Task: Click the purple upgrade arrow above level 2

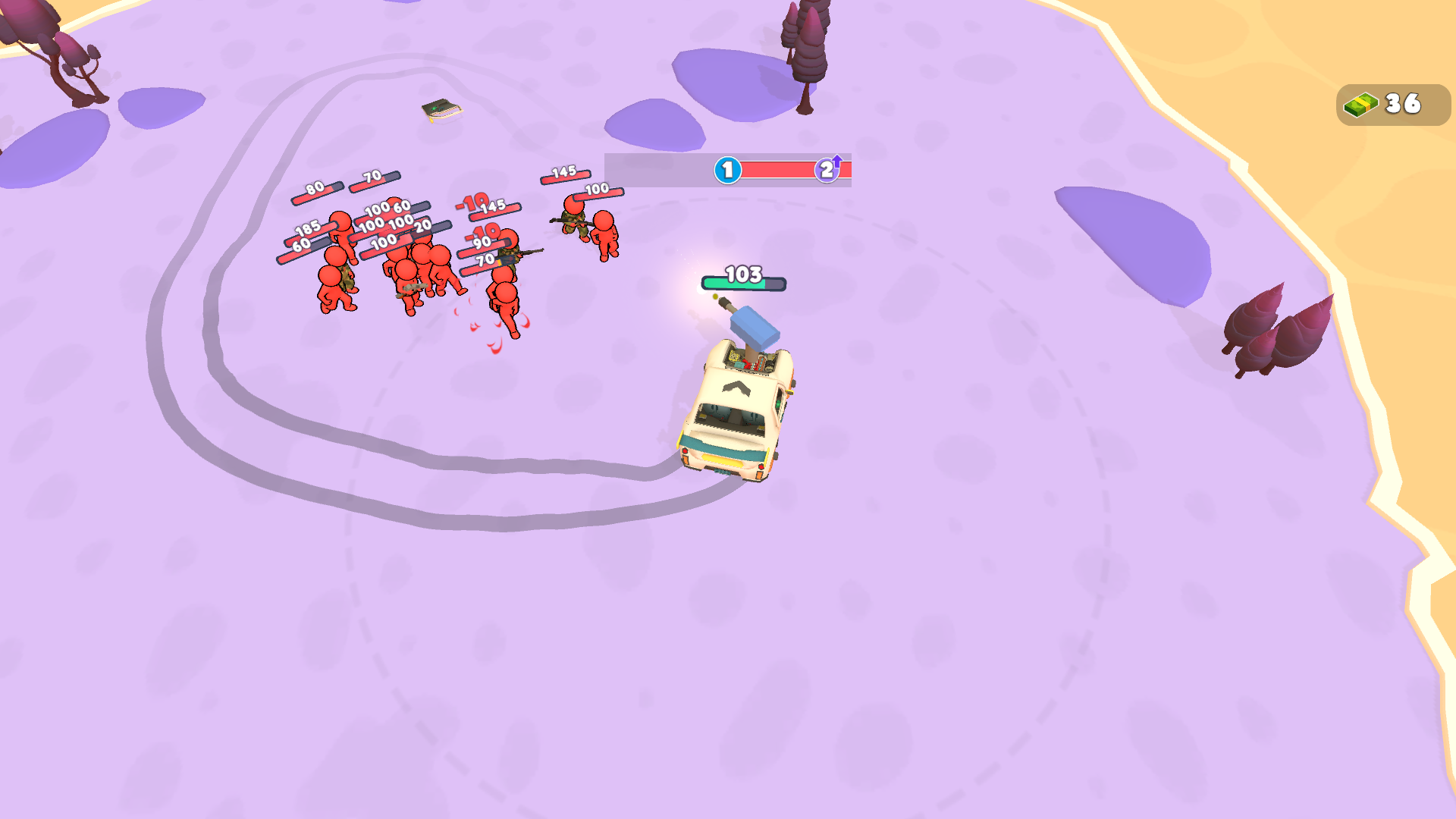Action: pyautogui.click(x=837, y=159)
